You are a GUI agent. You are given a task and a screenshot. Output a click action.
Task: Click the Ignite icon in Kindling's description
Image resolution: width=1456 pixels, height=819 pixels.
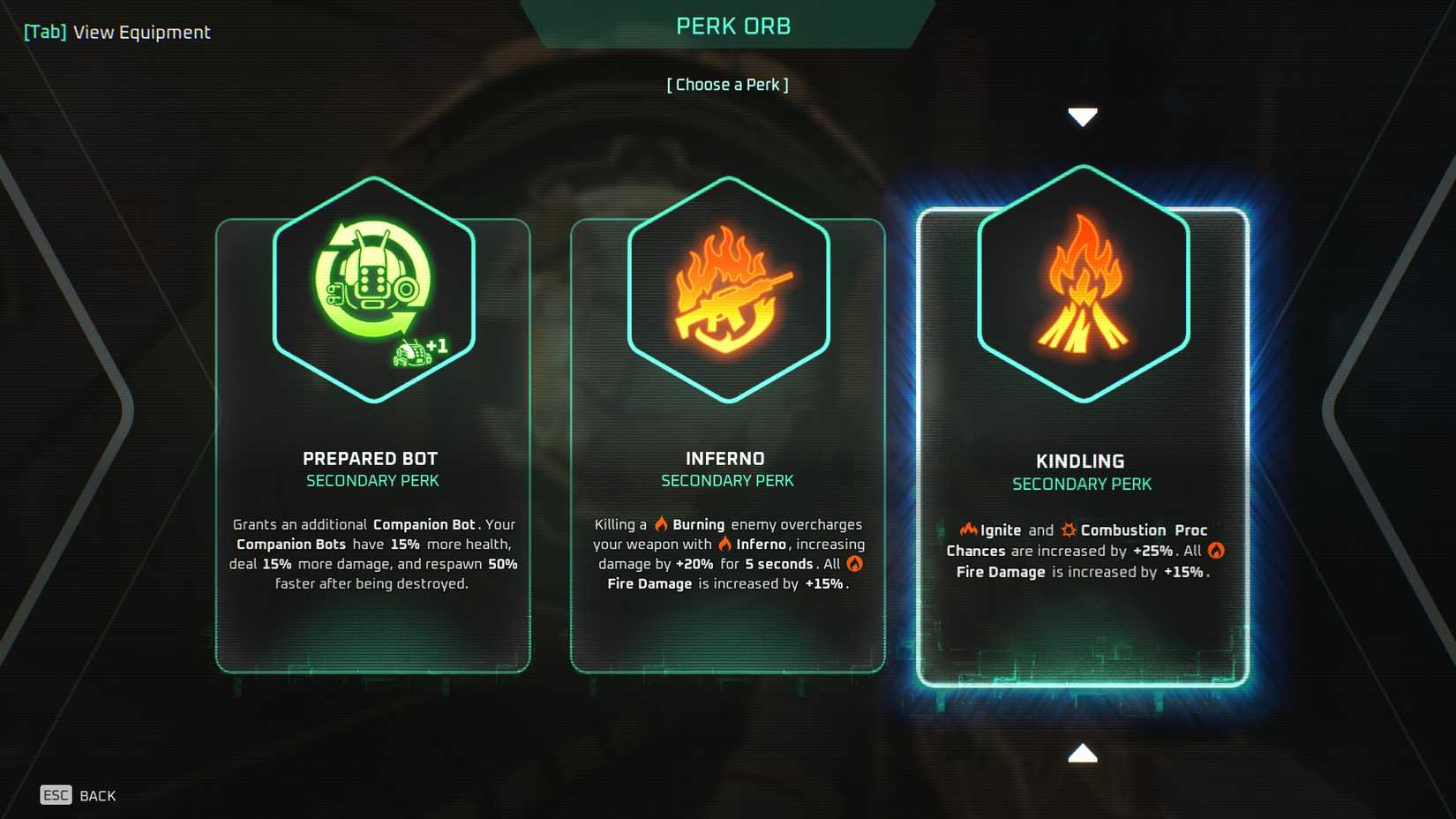(x=968, y=530)
